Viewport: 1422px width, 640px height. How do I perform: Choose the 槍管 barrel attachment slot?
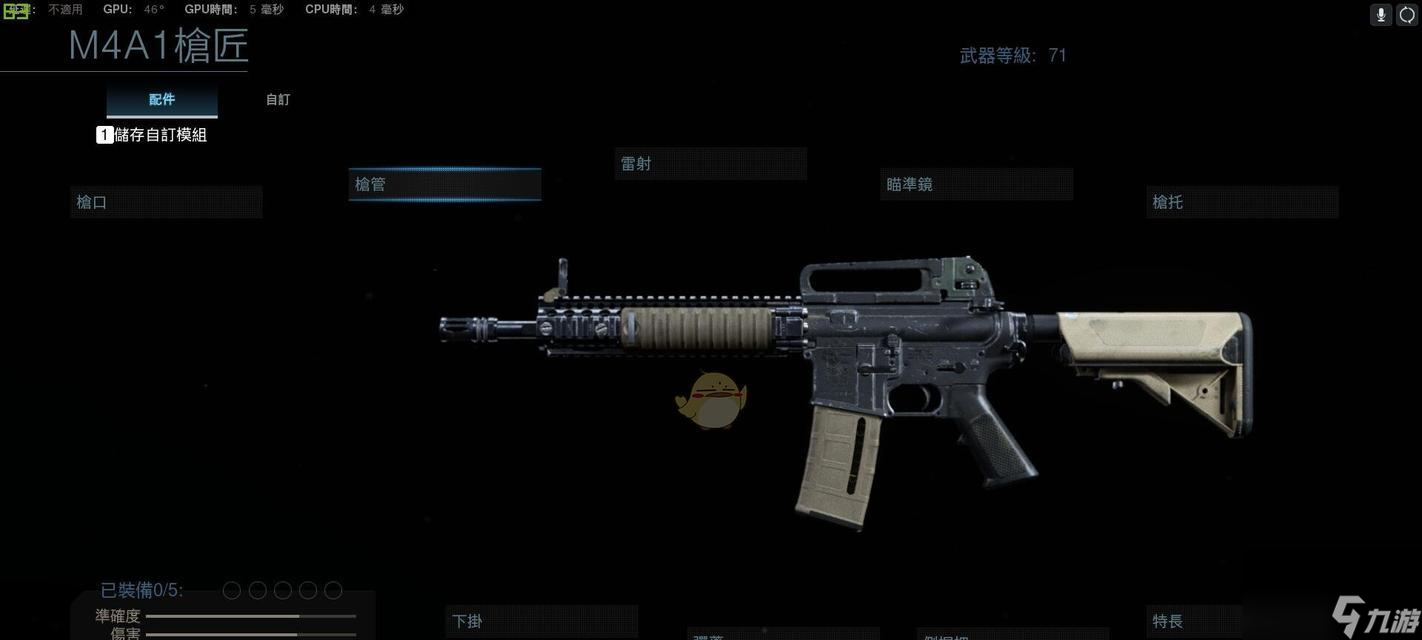click(444, 185)
